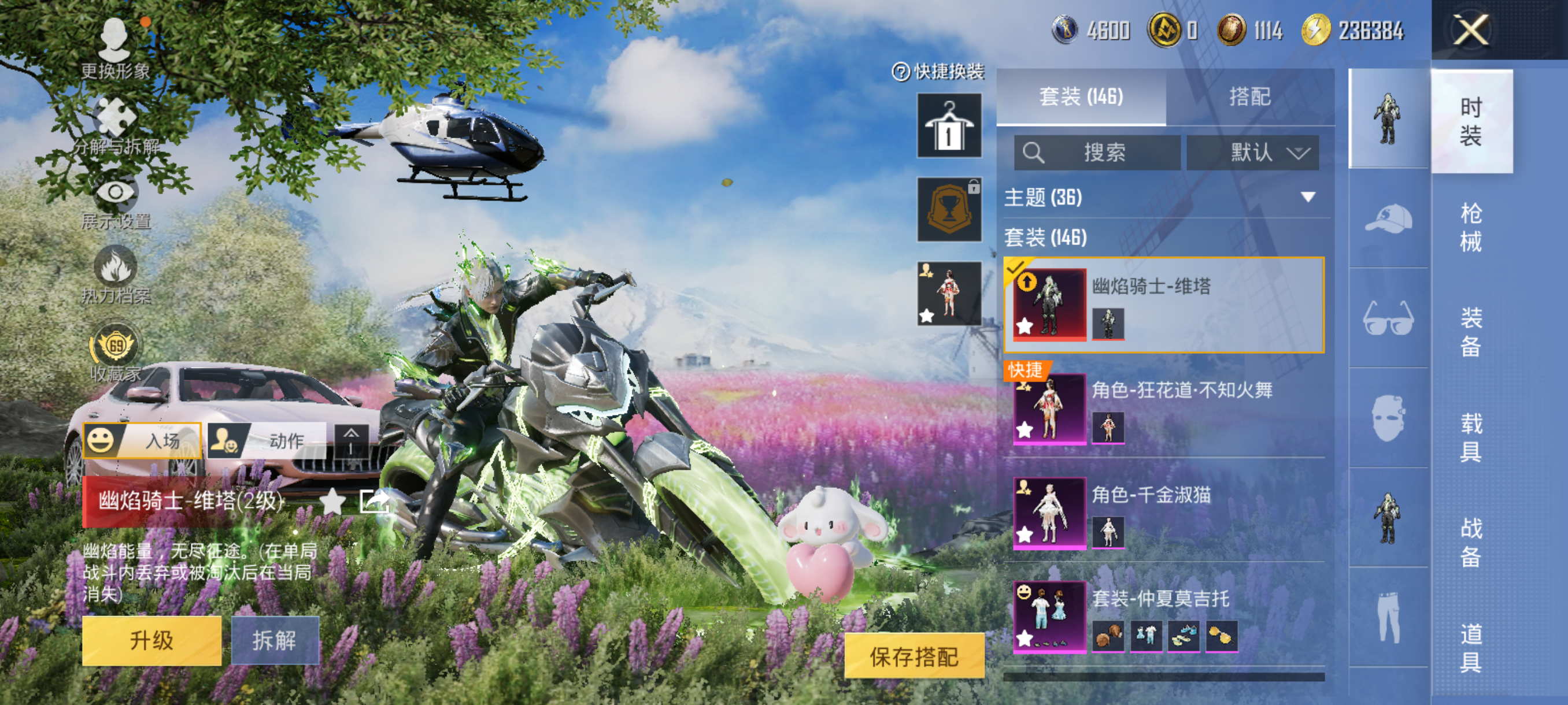Switch to the 搭配 tab
This screenshot has width=1568, height=705.
tap(1249, 97)
